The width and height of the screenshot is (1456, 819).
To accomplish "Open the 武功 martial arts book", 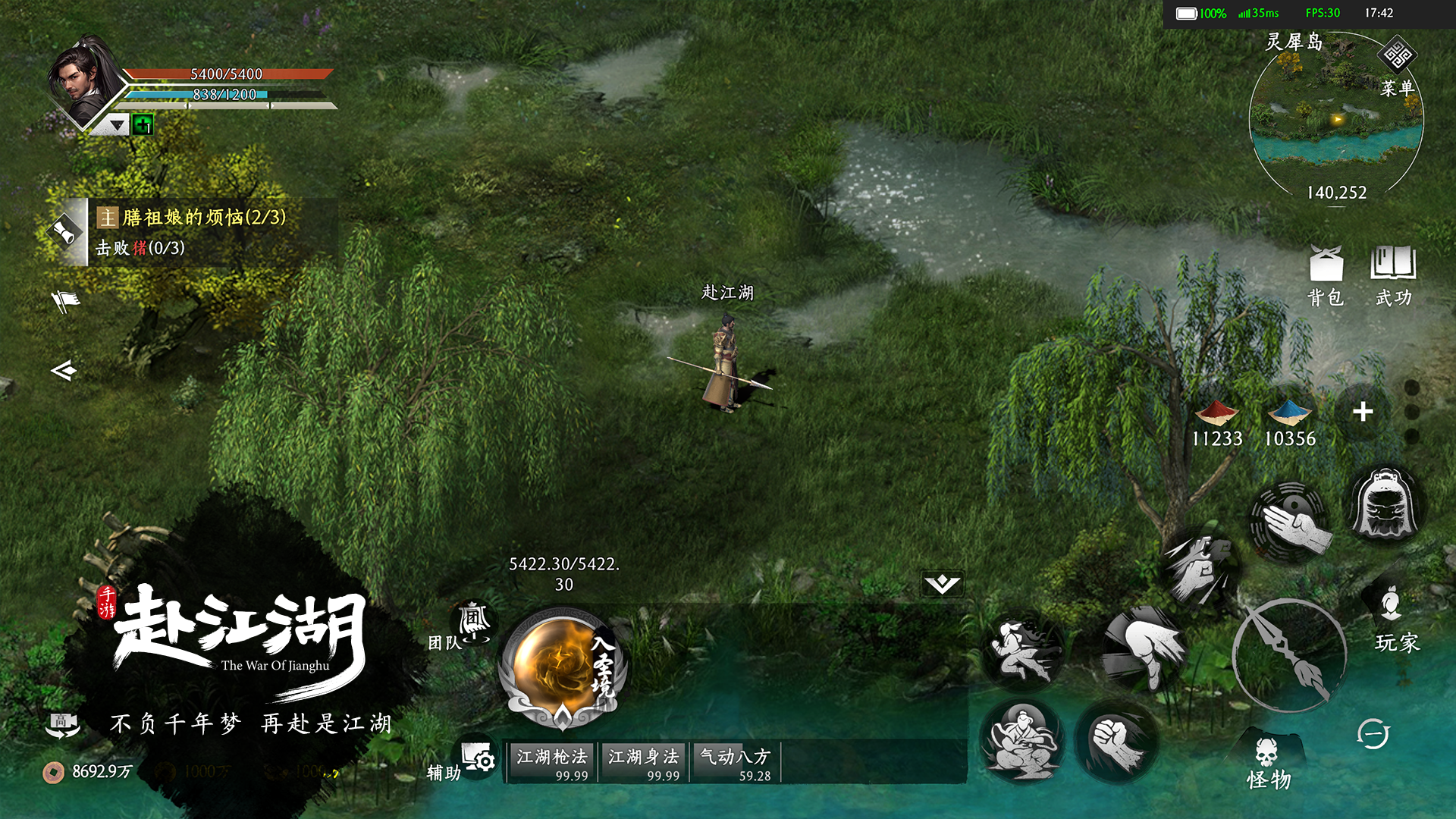I will click(x=1393, y=275).
